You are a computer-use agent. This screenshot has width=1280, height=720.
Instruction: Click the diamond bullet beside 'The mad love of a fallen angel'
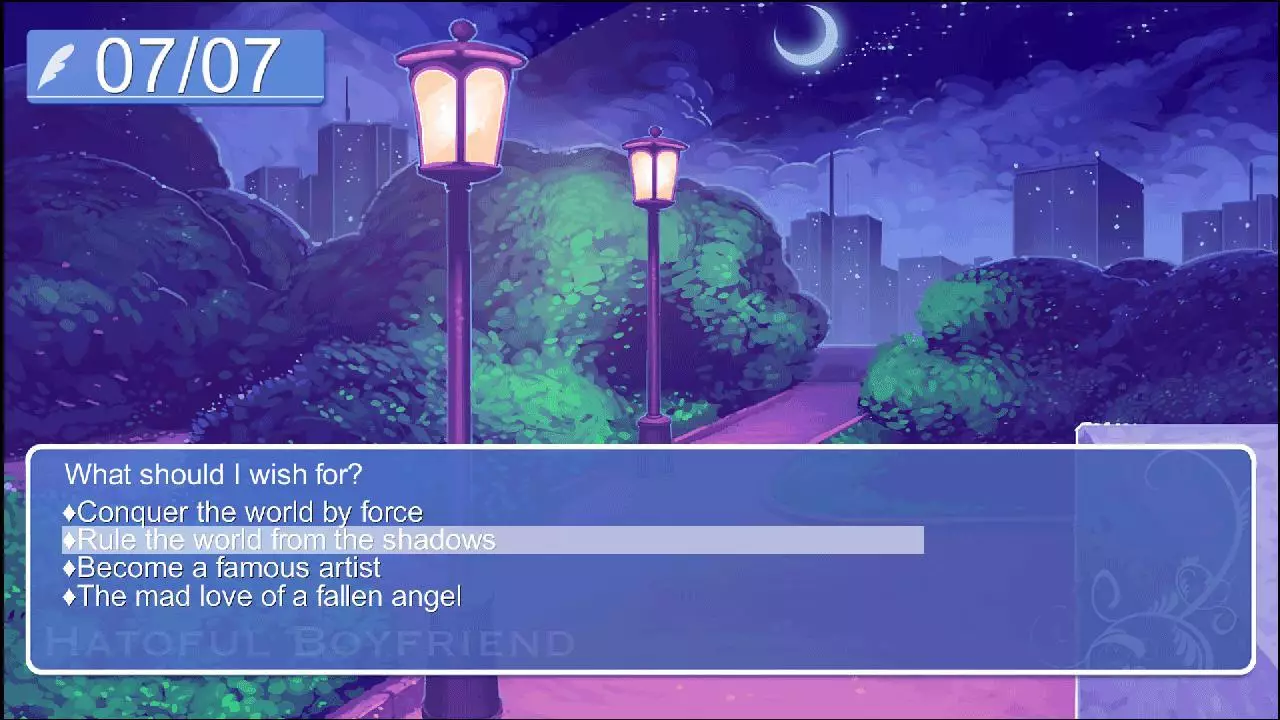70,596
